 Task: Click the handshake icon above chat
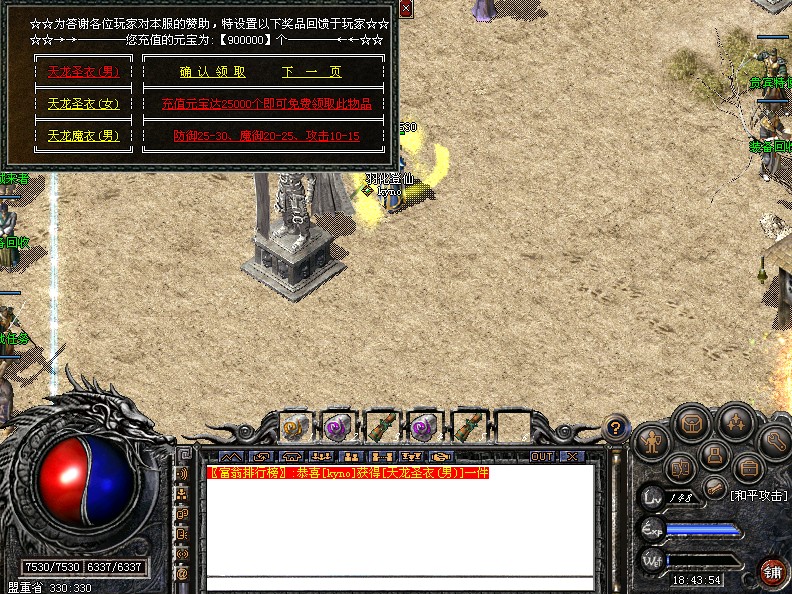pos(441,457)
